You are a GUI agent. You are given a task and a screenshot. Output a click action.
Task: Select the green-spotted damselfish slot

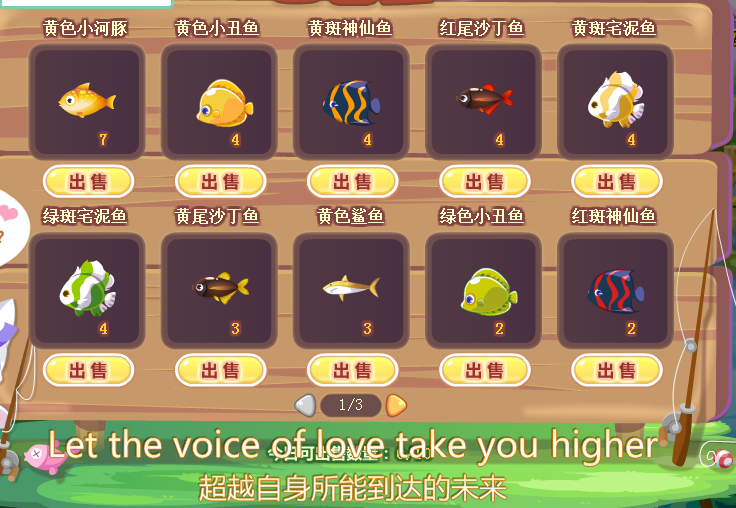point(88,290)
